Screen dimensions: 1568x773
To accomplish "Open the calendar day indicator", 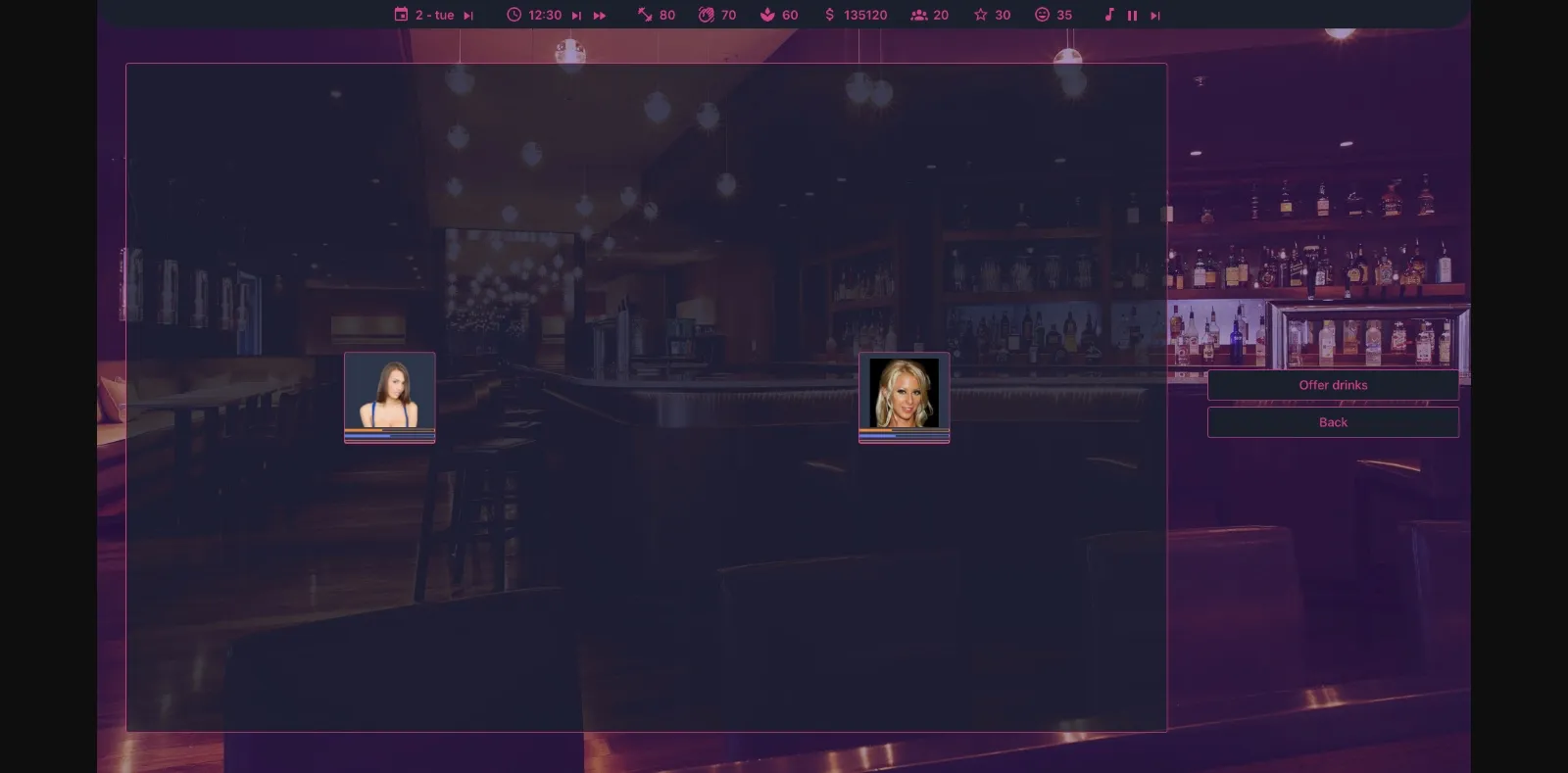I will click(x=401, y=15).
